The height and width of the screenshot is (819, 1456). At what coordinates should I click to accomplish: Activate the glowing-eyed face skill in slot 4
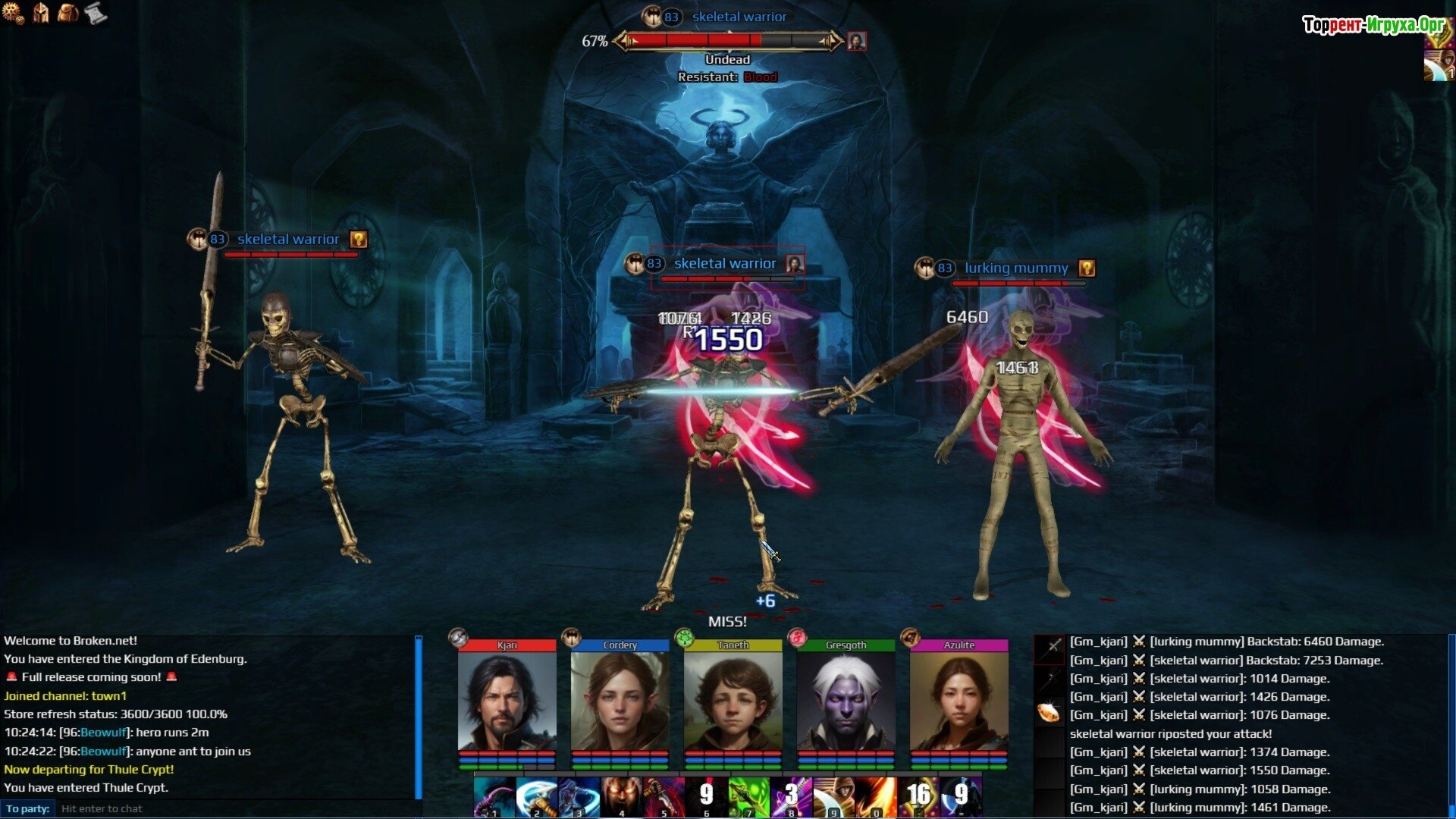click(621, 798)
